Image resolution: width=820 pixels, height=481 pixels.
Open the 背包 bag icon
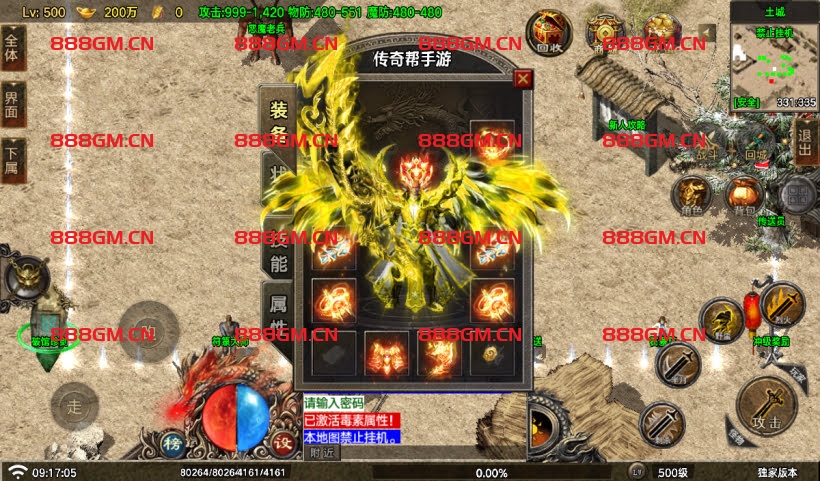(744, 193)
